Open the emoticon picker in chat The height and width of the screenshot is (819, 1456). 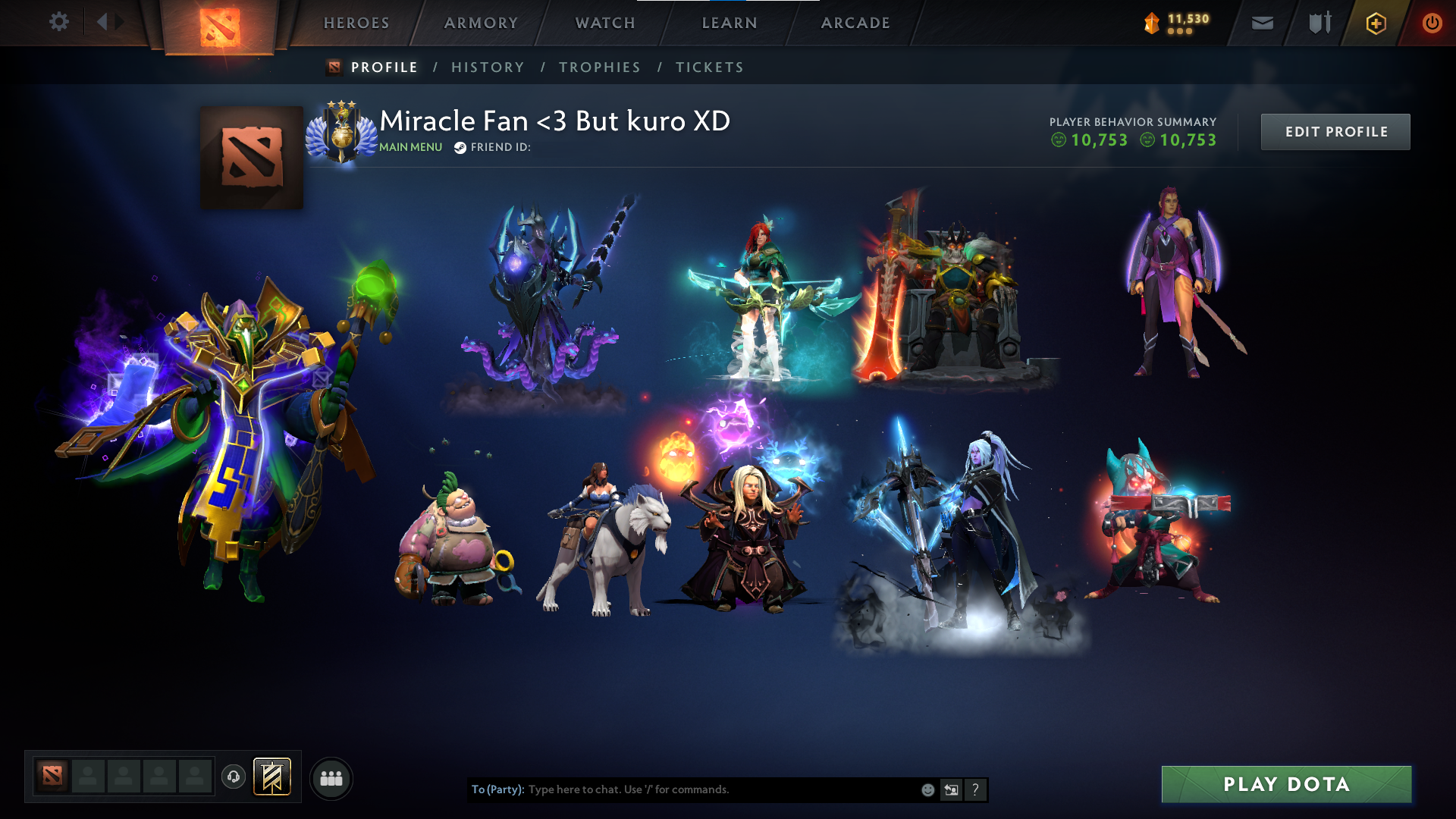927,789
